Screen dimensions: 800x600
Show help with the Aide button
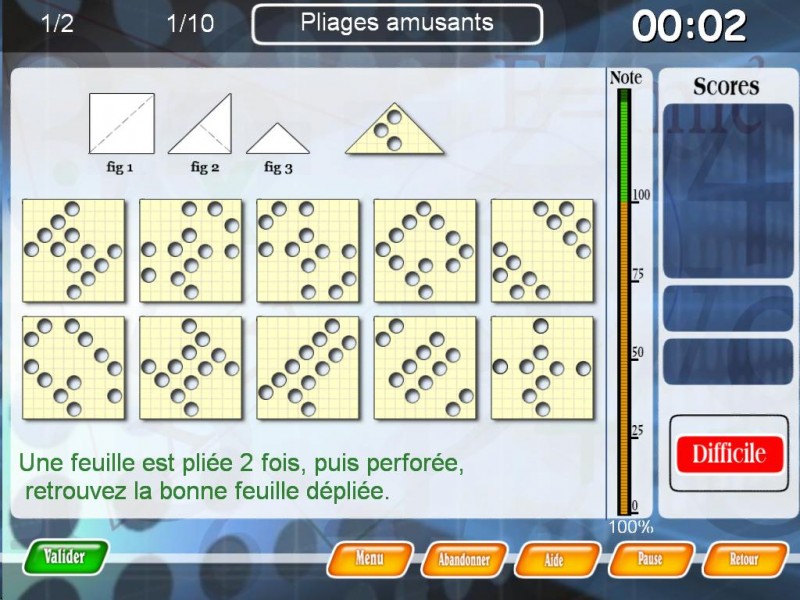[555, 560]
